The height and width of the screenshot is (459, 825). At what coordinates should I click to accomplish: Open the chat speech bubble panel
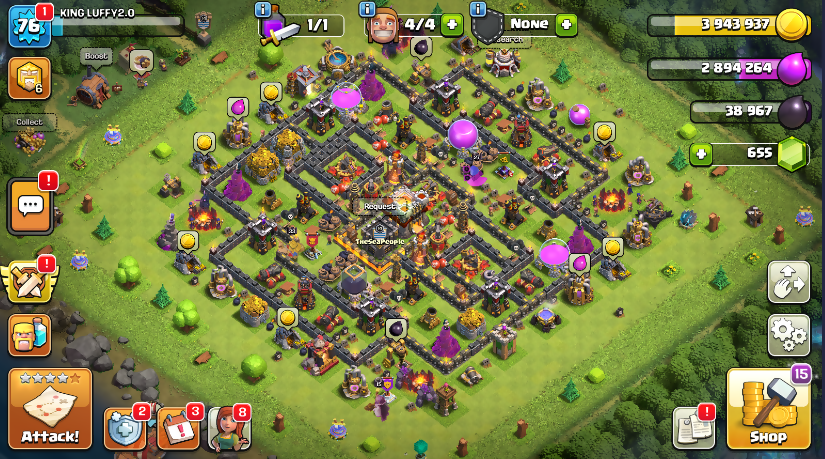(x=30, y=207)
